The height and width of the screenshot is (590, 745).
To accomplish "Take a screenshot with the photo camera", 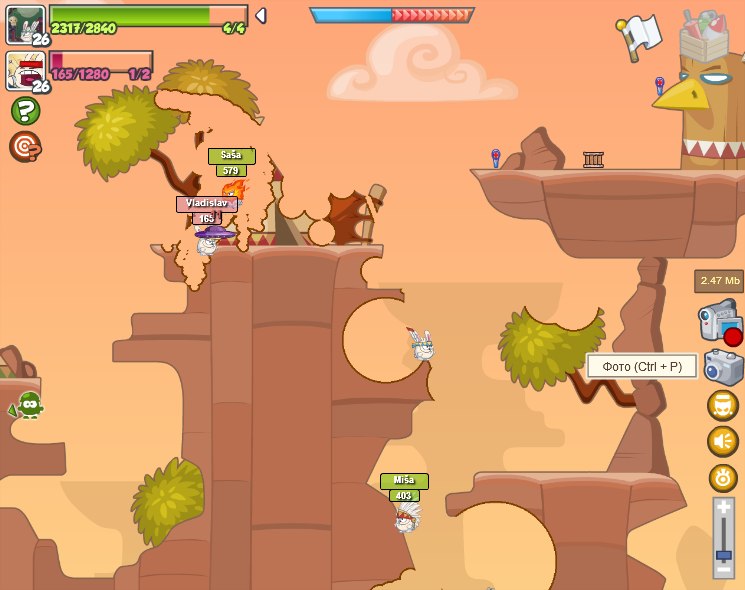I will tap(723, 366).
